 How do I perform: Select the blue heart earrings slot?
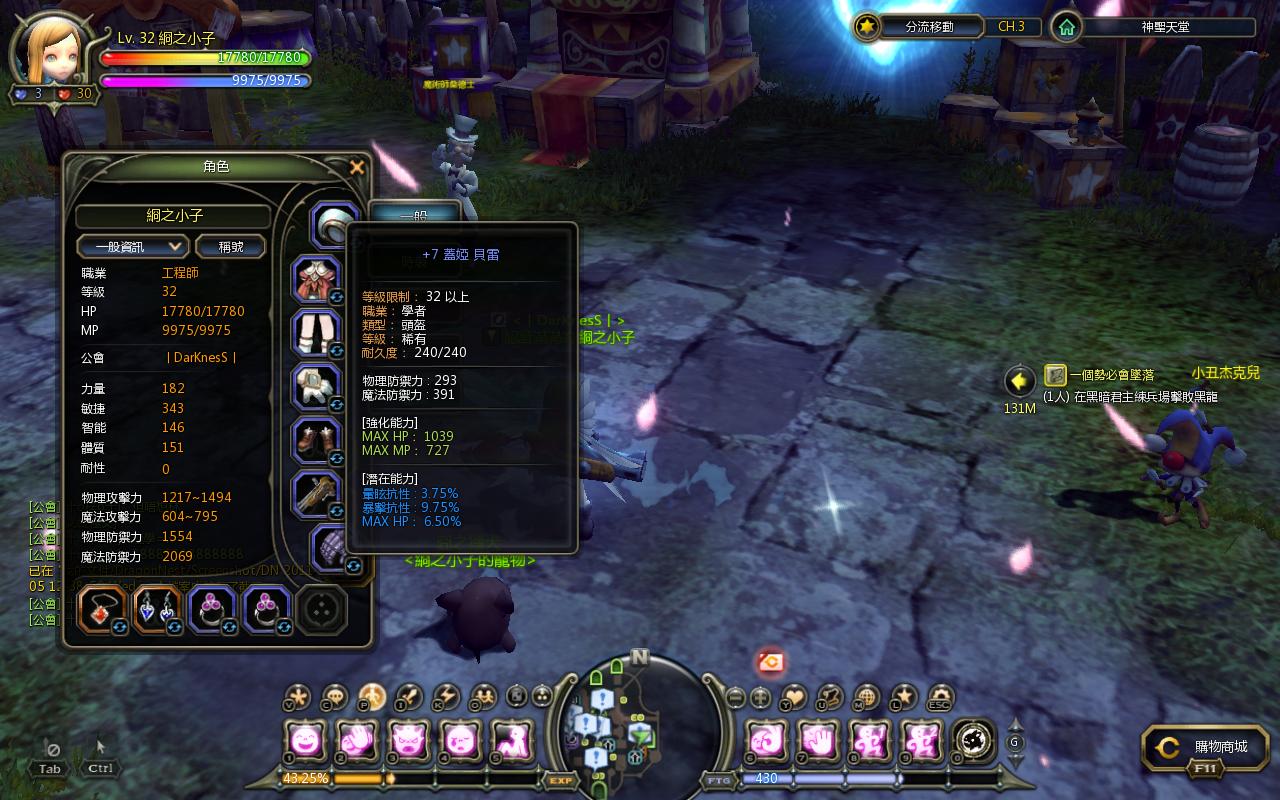[x=157, y=609]
